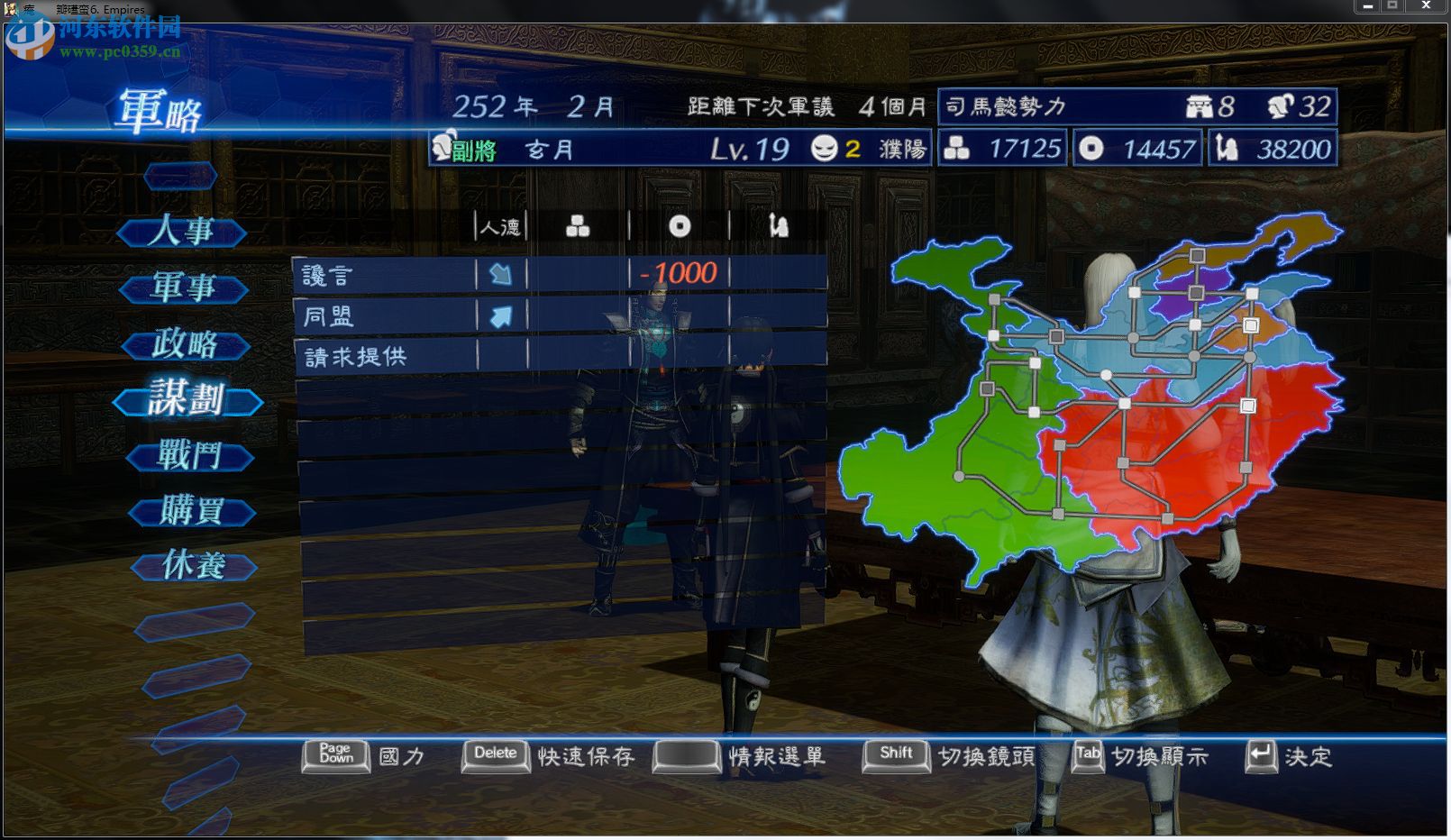Click the 副將 deputy general icon
The width and height of the screenshot is (1451, 840).
coord(443,150)
